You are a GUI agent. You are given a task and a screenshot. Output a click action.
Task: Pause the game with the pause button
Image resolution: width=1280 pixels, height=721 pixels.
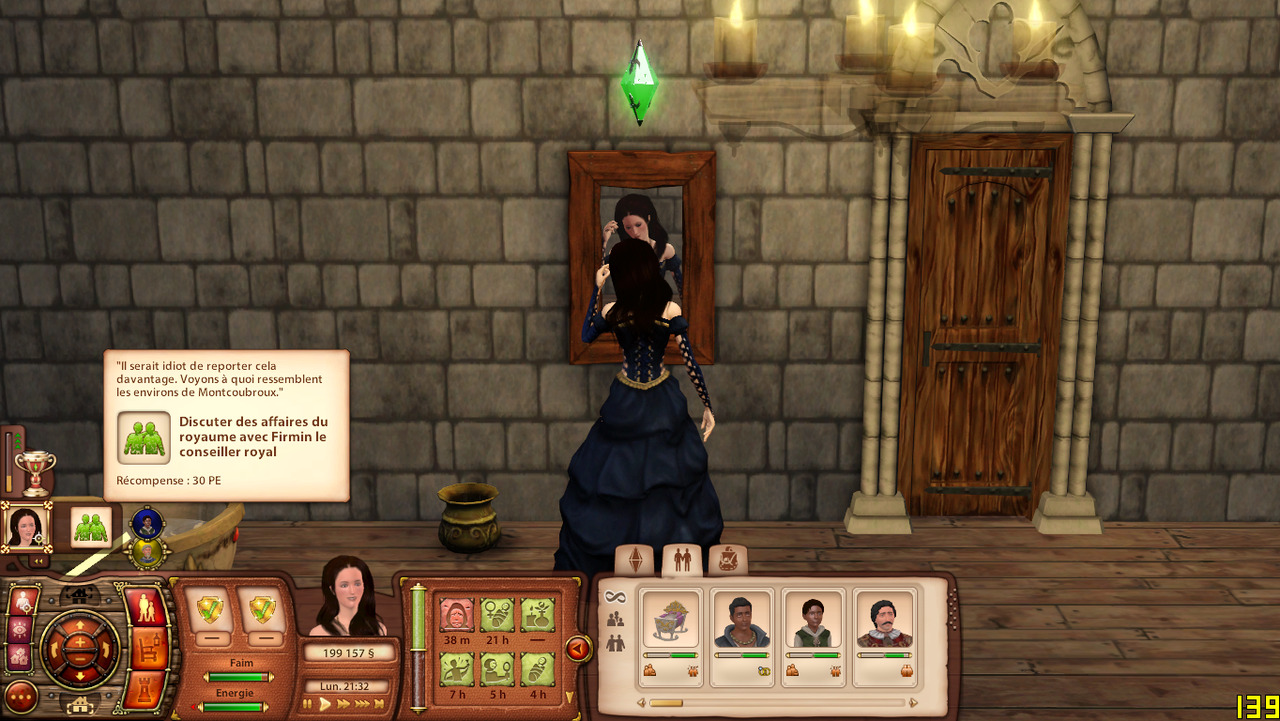click(x=309, y=704)
